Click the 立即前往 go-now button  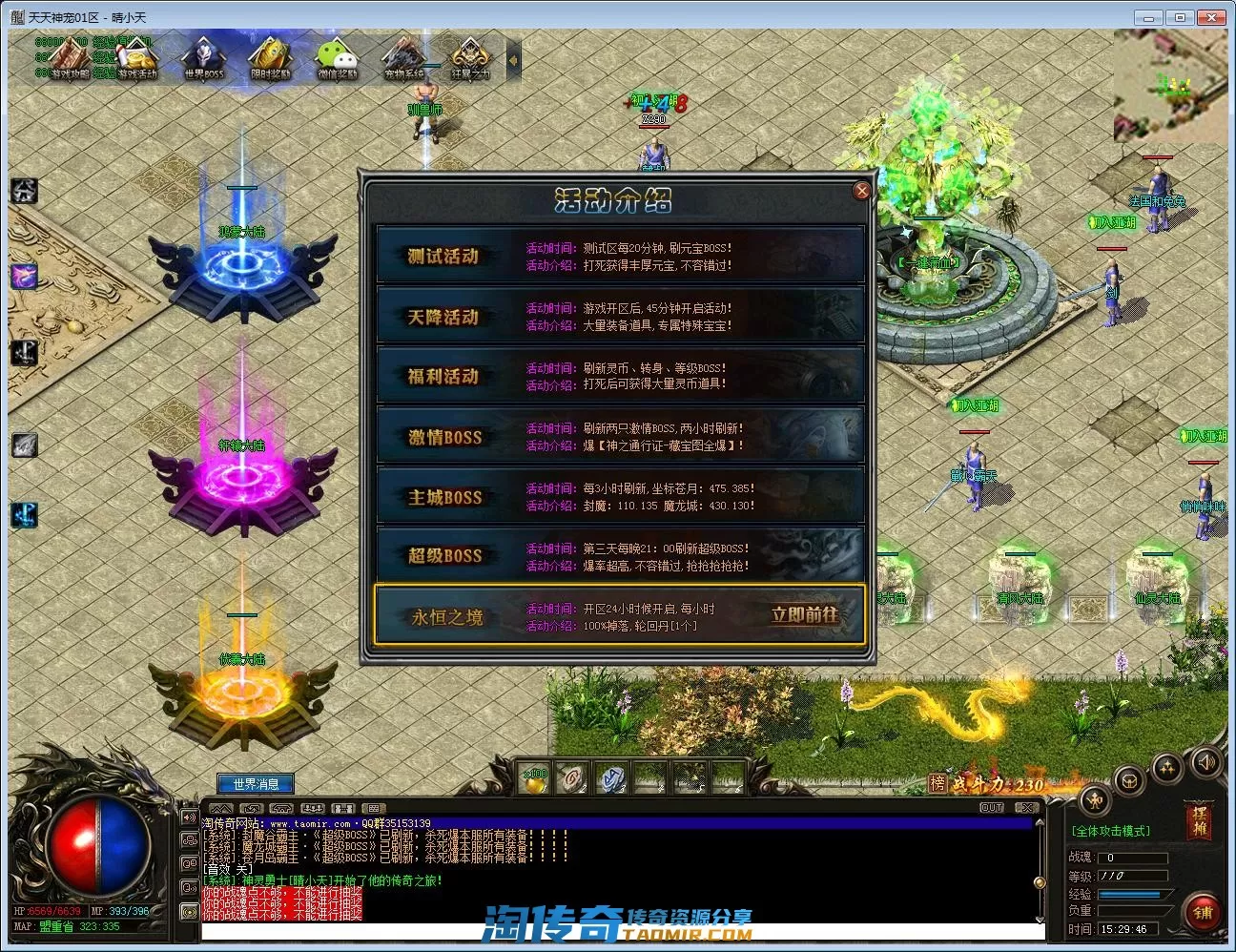click(x=805, y=616)
